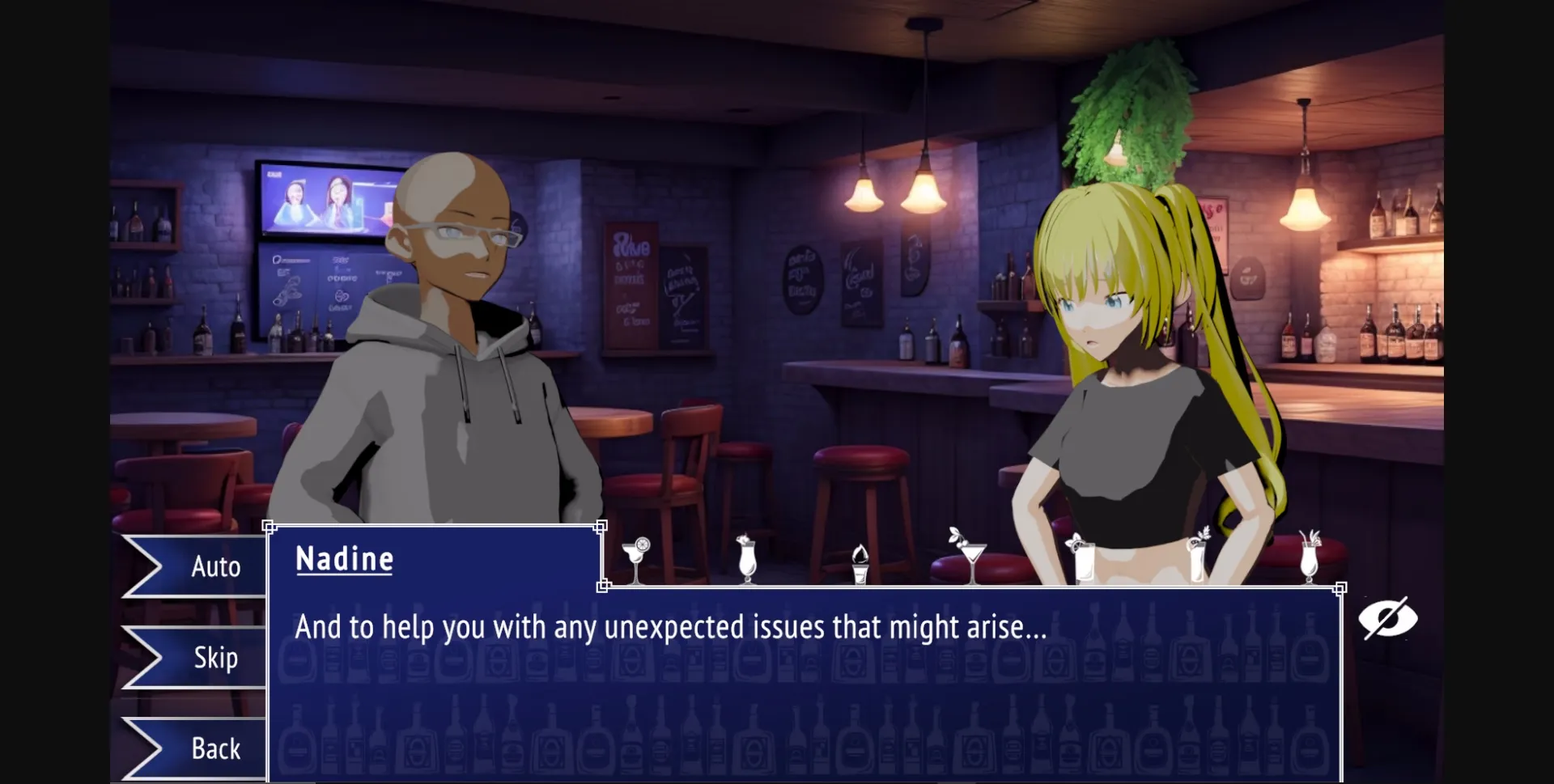This screenshot has width=1554, height=784.
Task: Click the dialogue text about unexpected issues
Action: point(670,627)
